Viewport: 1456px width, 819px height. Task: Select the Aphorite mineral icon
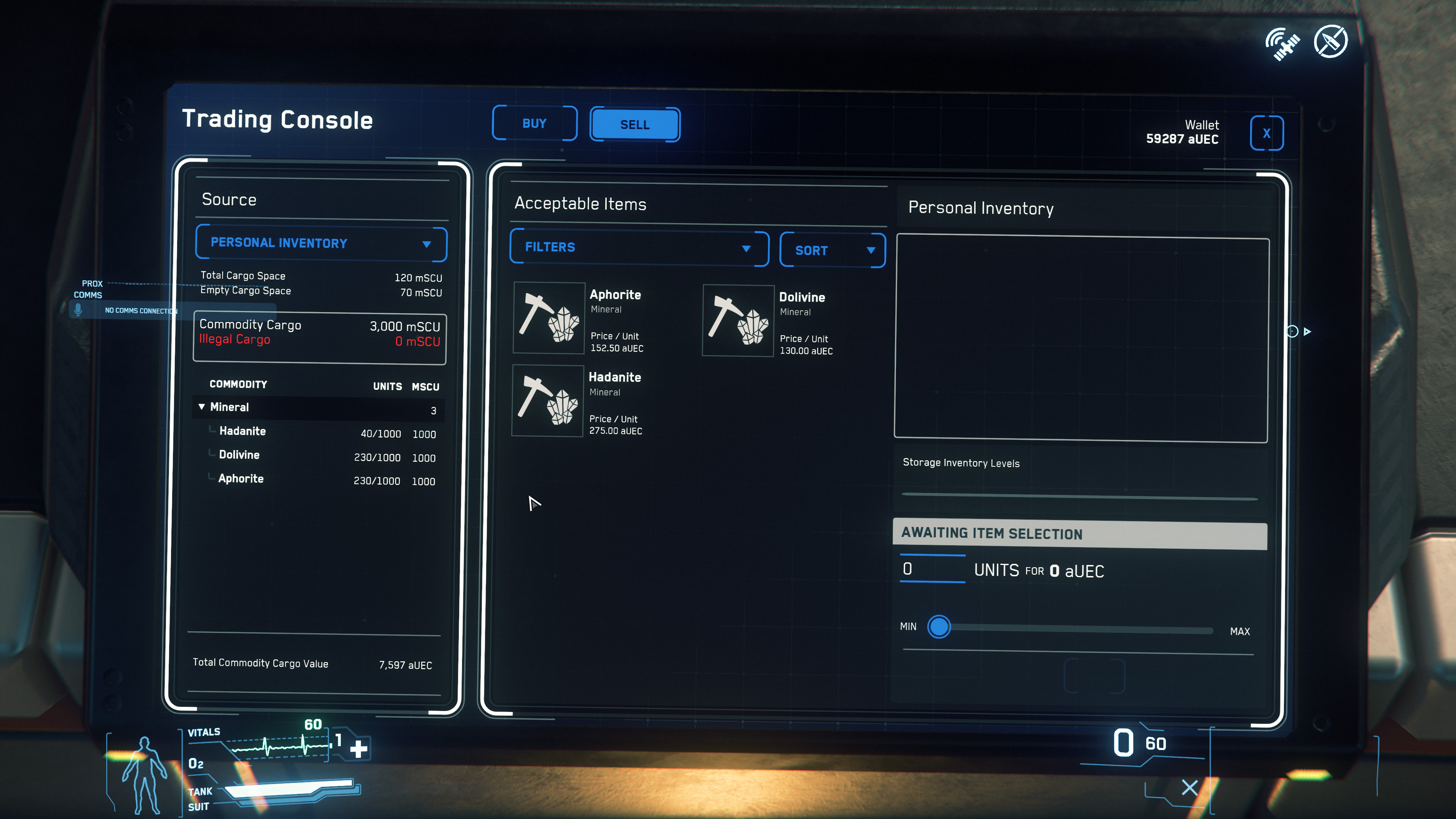click(x=549, y=318)
